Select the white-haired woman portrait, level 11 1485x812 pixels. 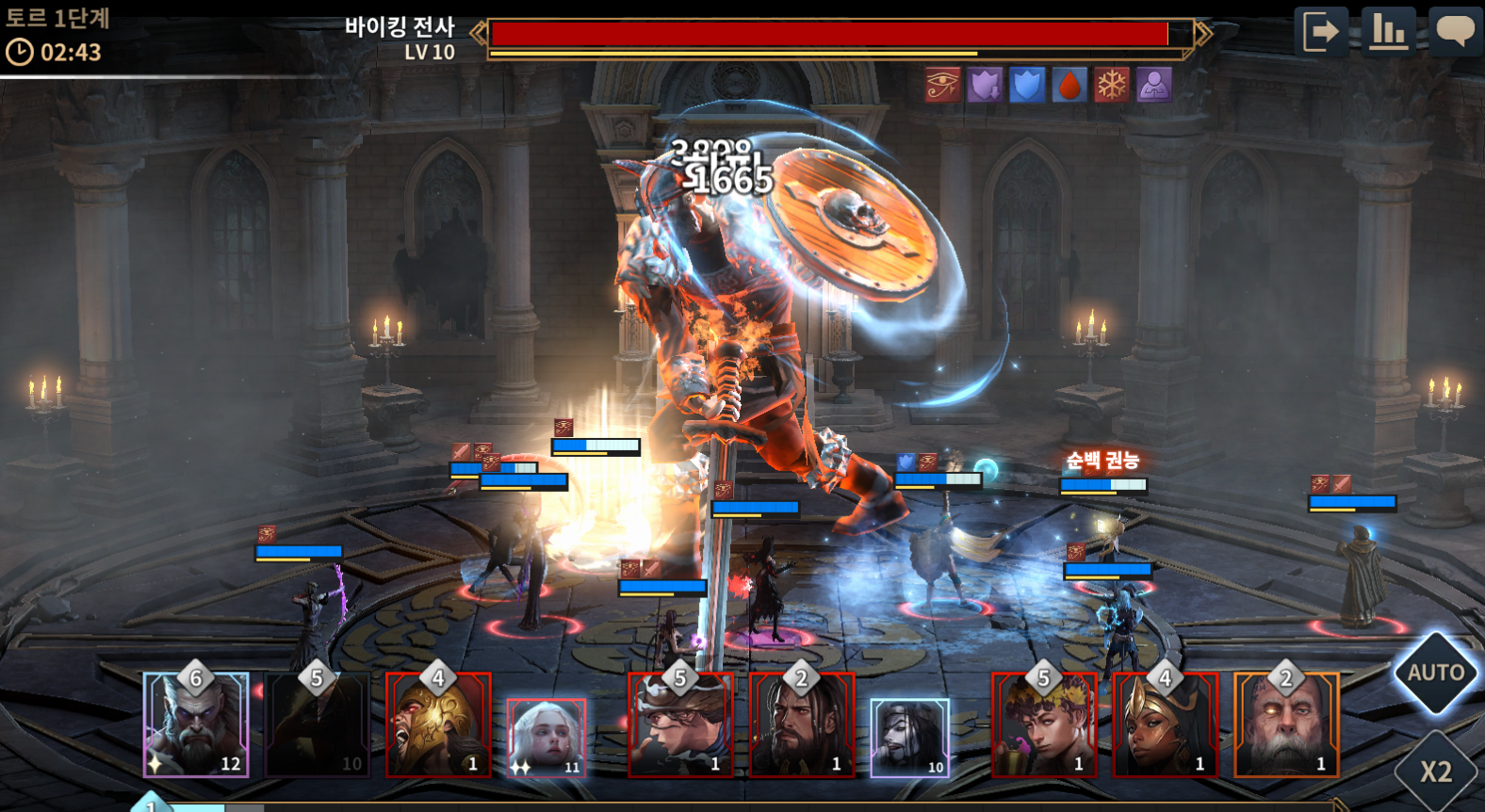tap(547, 739)
